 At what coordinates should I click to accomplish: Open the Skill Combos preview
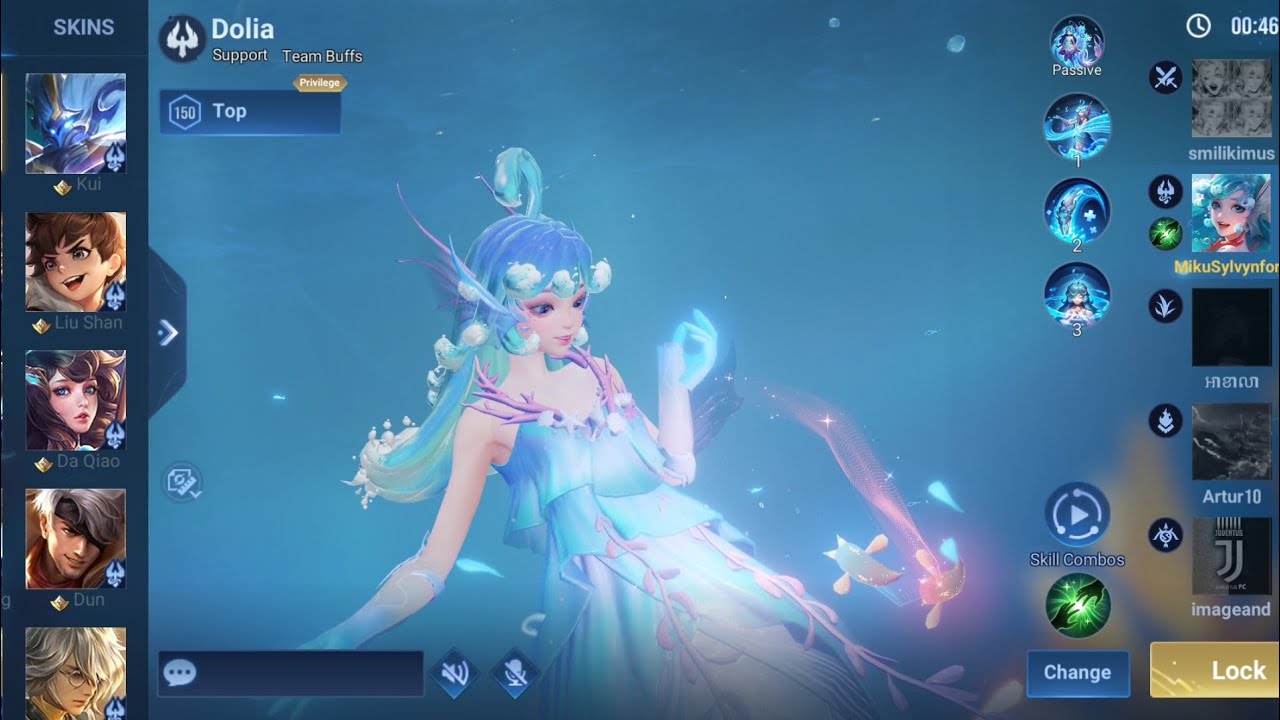(x=1077, y=515)
